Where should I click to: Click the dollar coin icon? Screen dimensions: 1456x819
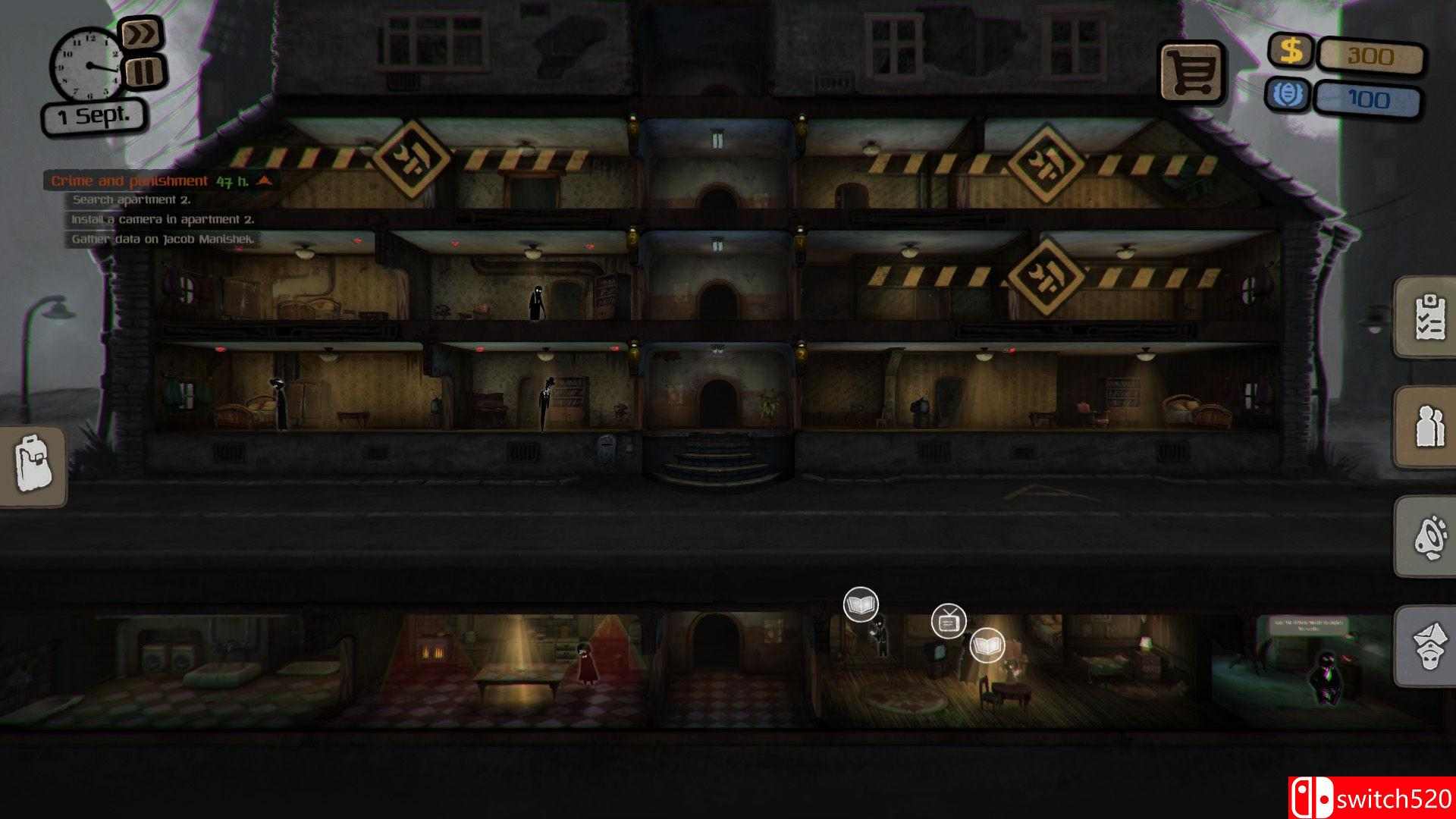tap(1291, 52)
